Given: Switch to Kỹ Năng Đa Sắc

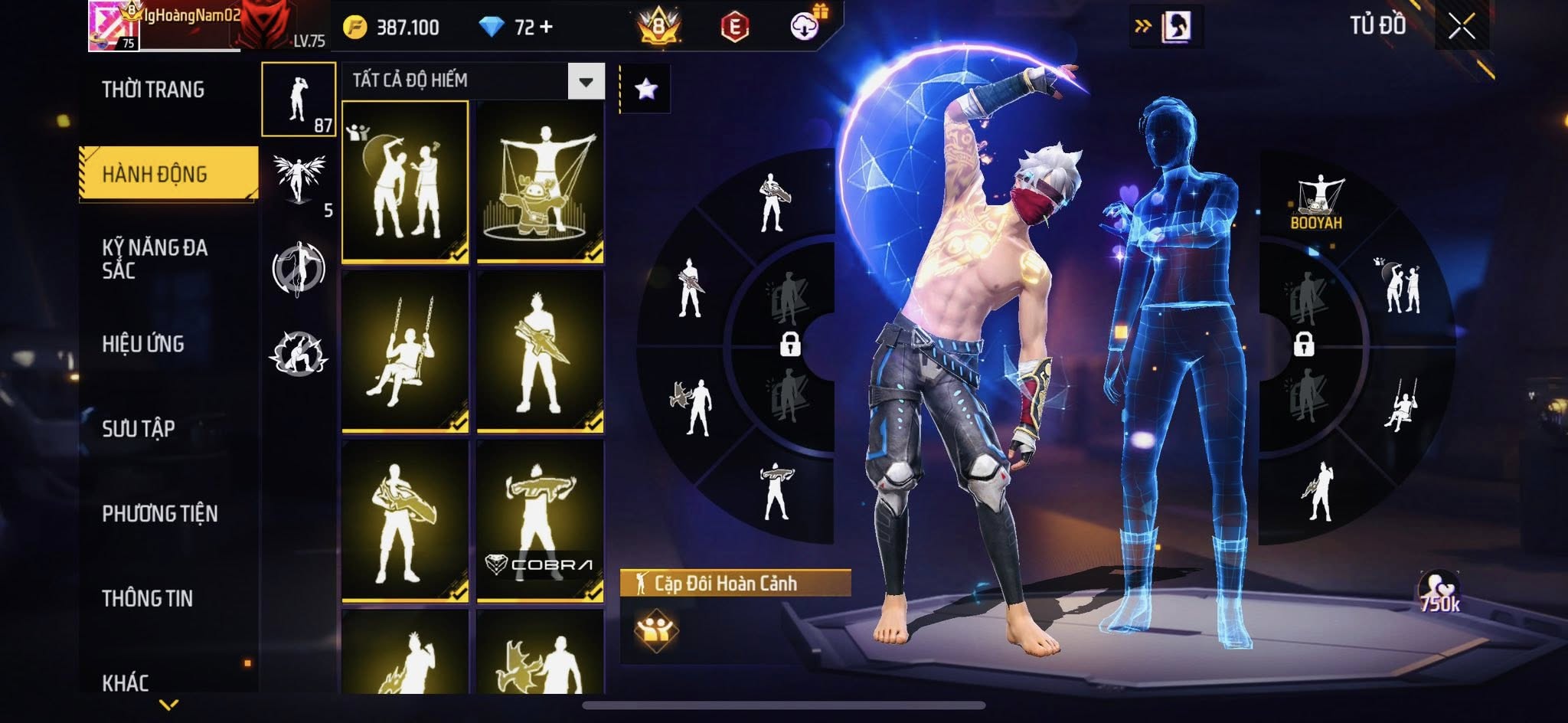Looking at the screenshot, I should [155, 259].
